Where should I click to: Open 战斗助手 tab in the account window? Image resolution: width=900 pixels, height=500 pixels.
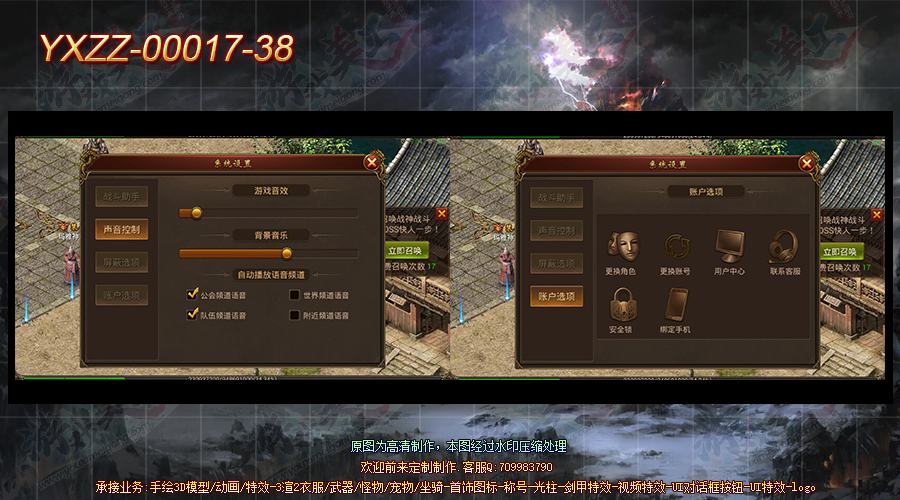point(556,197)
